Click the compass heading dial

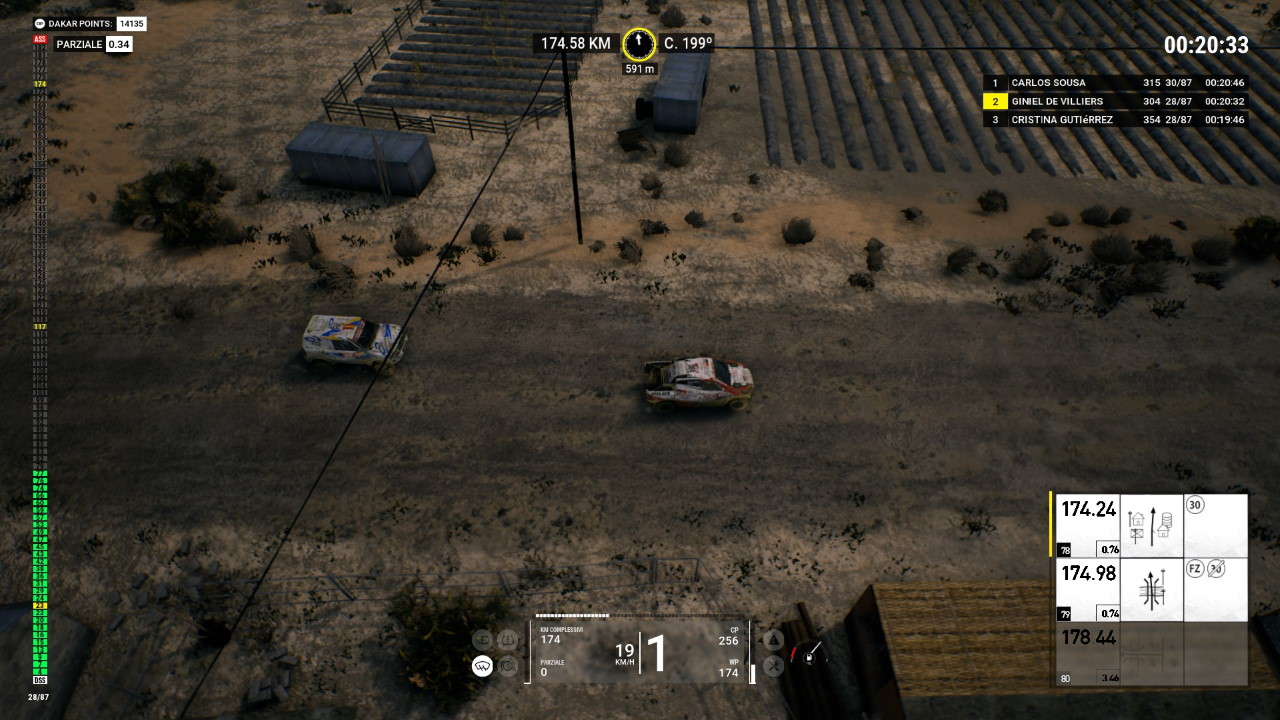pyautogui.click(x=638, y=44)
